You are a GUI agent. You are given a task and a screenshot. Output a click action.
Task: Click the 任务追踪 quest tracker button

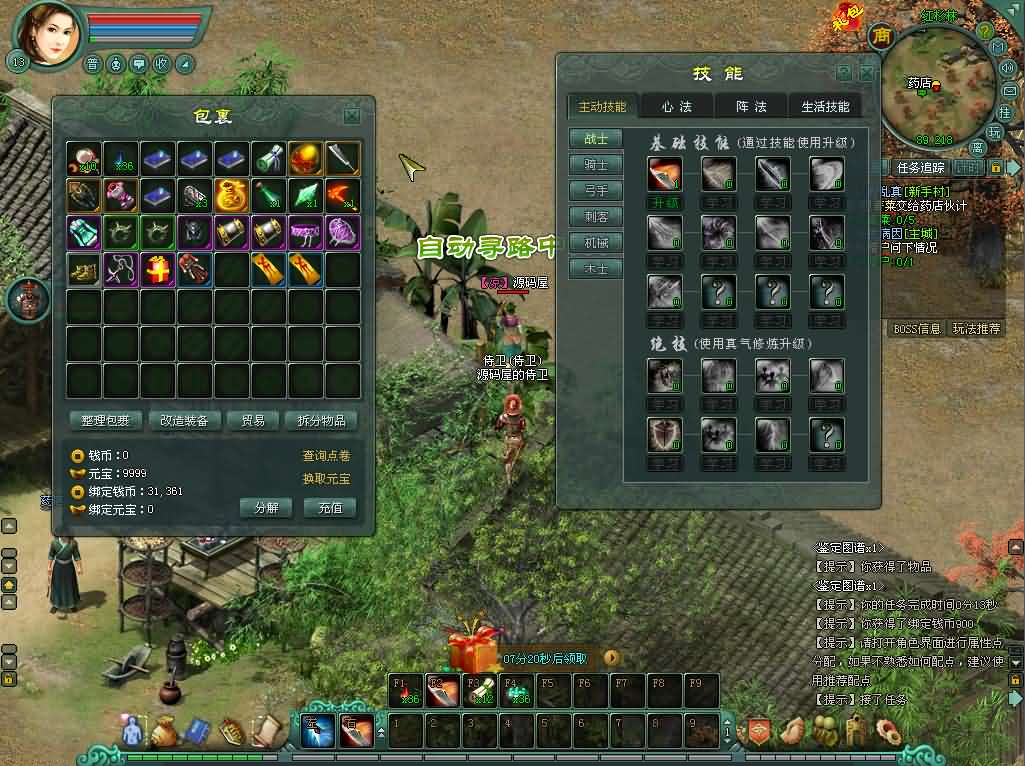click(920, 168)
